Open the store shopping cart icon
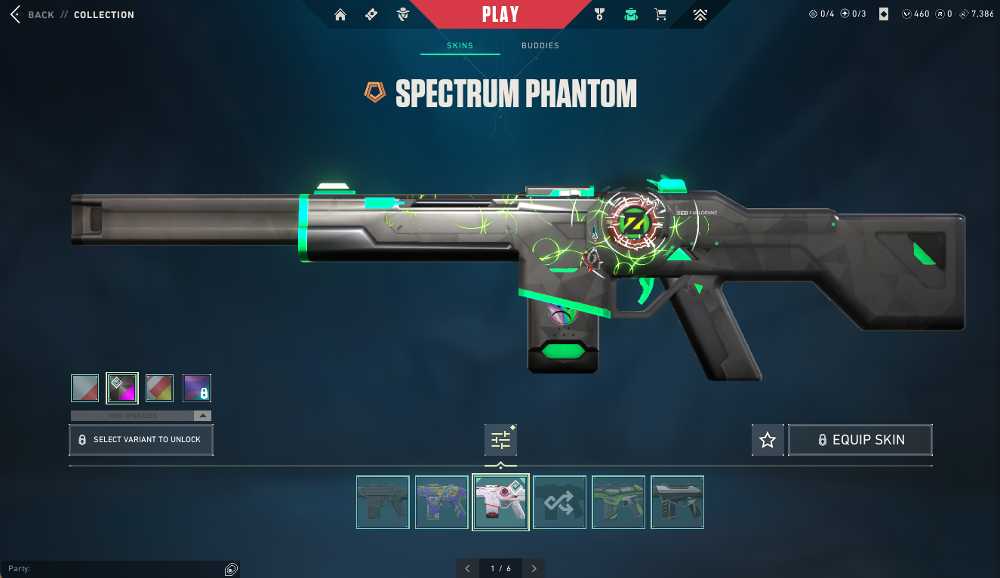1000x578 pixels. click(660, 15)
